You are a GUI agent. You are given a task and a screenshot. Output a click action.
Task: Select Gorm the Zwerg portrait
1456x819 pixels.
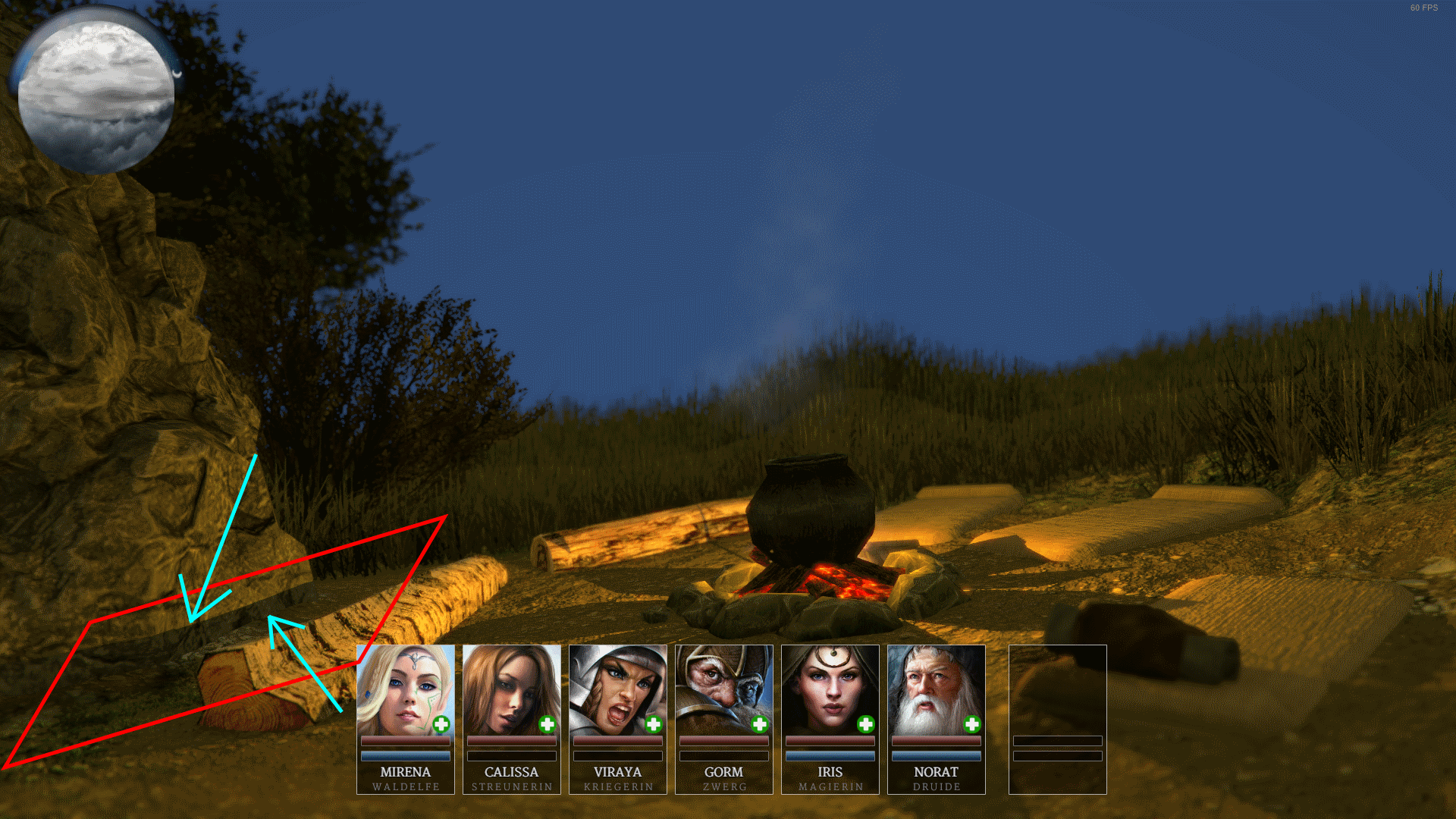coord(723,689)
